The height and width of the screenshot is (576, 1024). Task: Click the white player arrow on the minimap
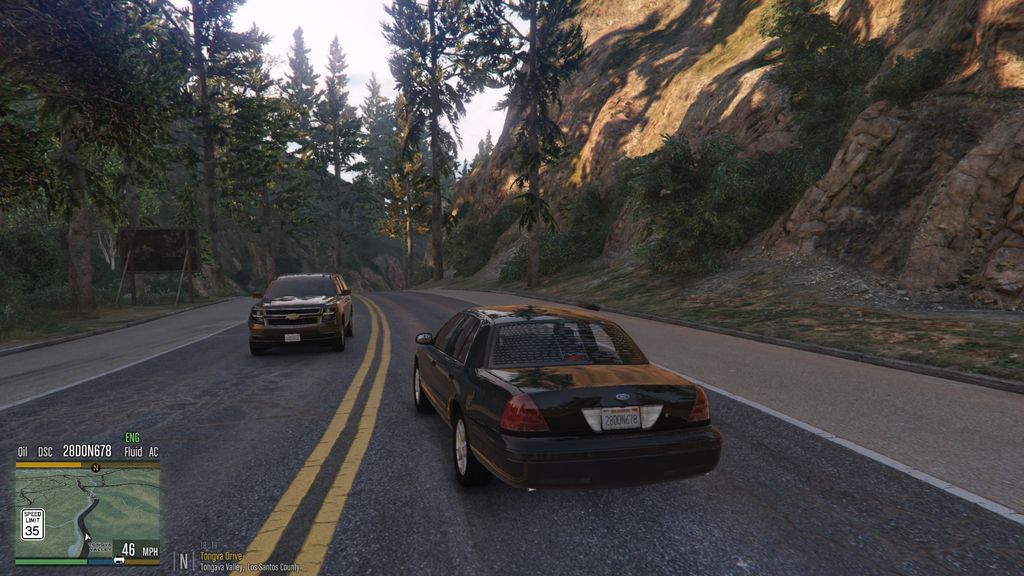87,537
